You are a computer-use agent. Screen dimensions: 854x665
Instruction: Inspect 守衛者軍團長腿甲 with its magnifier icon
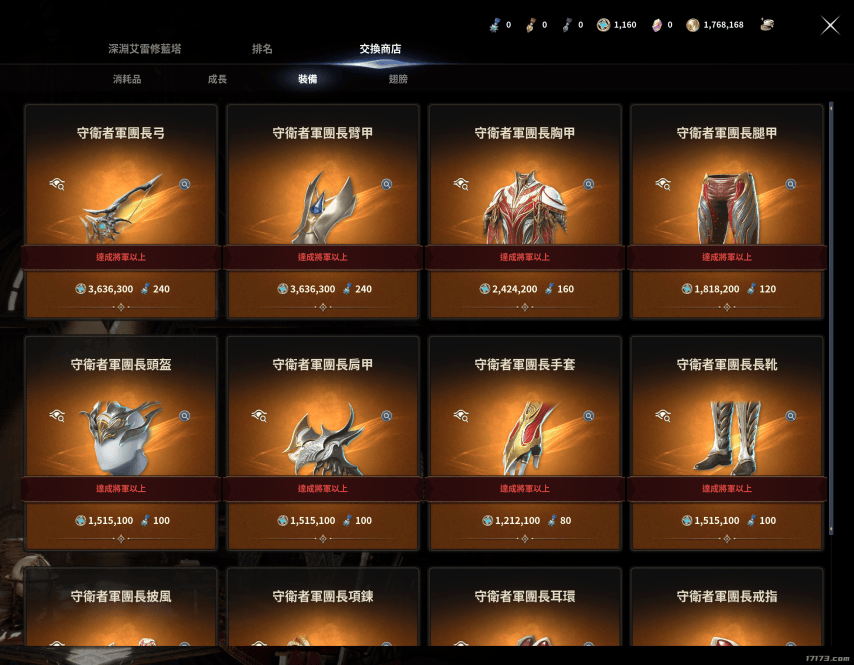pyautogui.click(x=791, y=184)
